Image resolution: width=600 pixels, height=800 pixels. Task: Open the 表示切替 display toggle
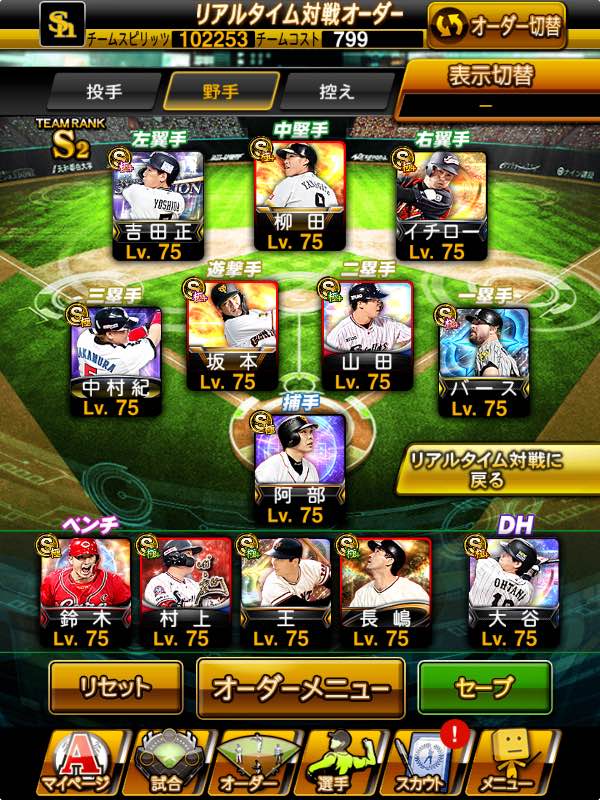[x=496, y=90]
